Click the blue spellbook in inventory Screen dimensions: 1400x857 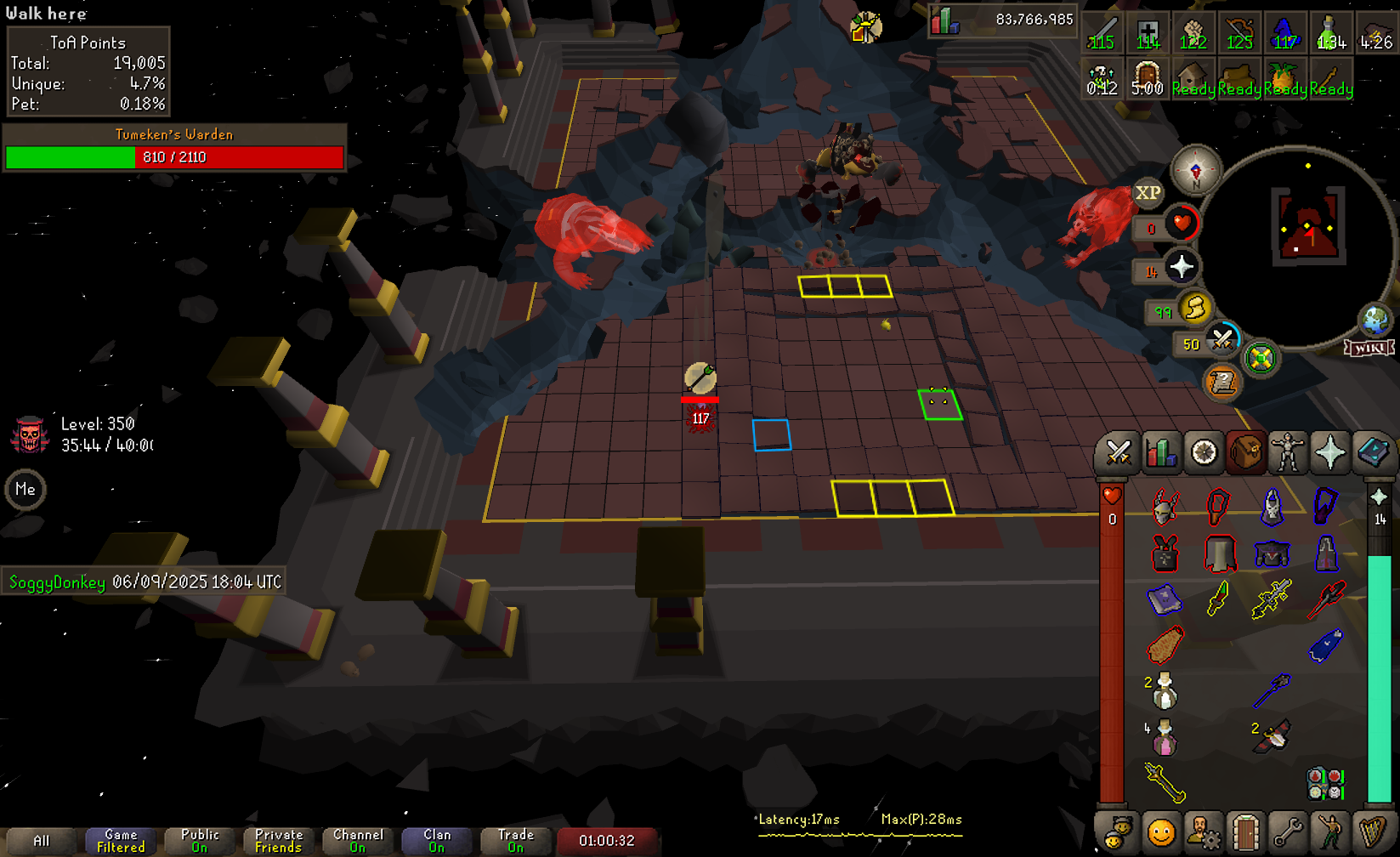pyautogui.click(x=1164, y=599)
